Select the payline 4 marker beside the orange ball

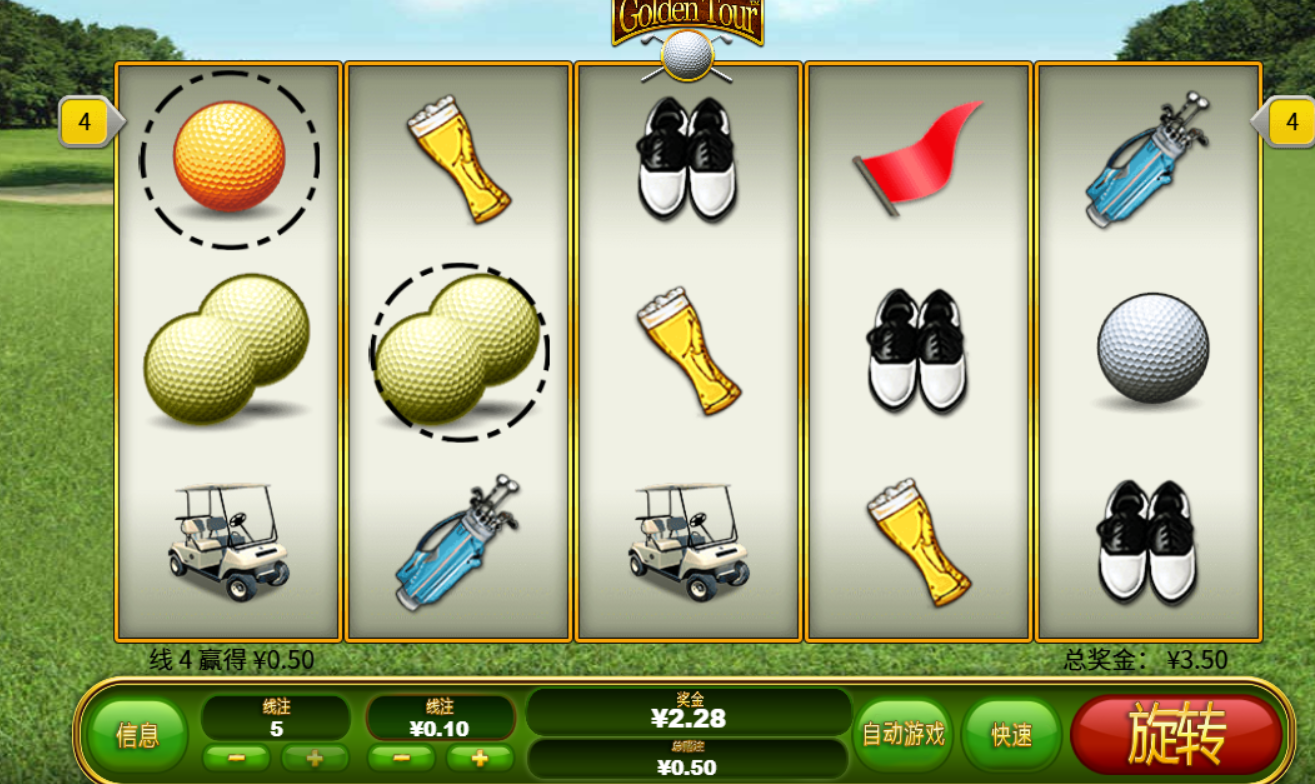tap(86, 122)
